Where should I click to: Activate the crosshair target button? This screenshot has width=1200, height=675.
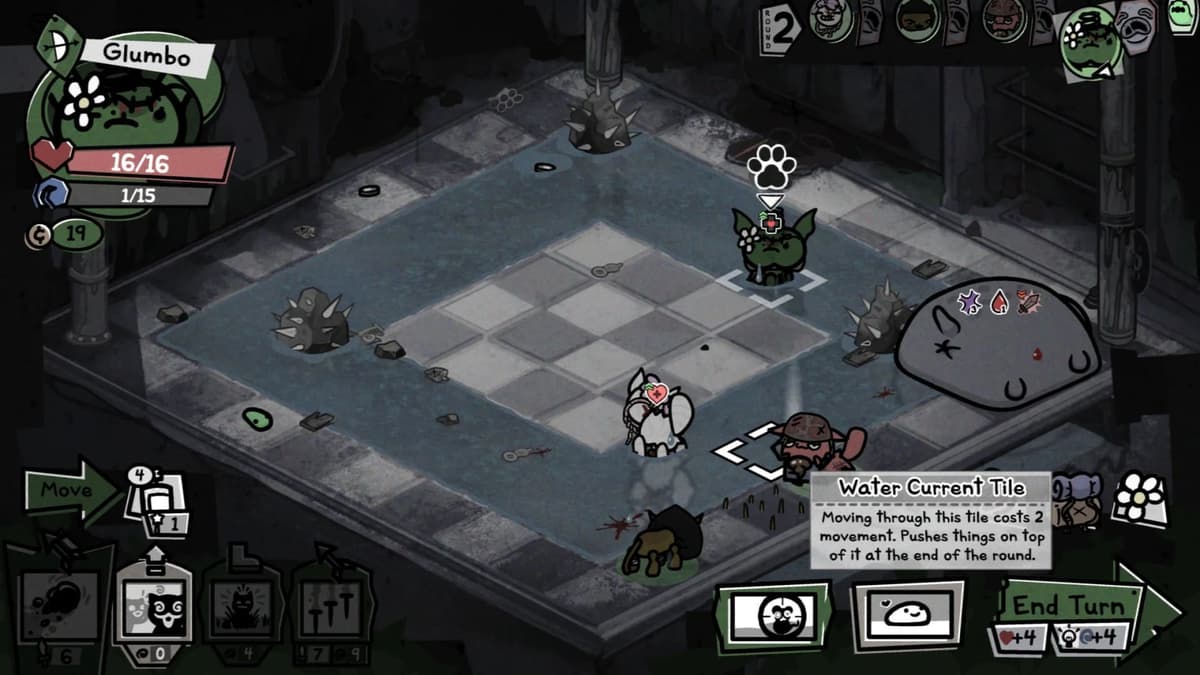pos(772,614)
